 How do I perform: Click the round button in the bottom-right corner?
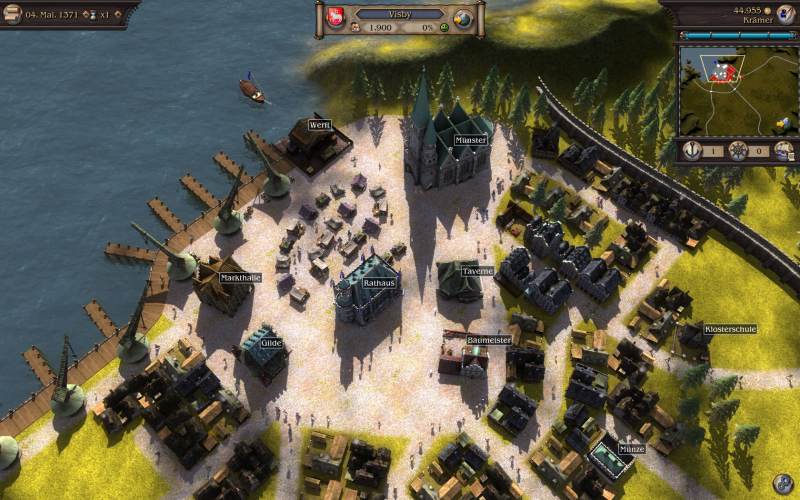(783, 483)
